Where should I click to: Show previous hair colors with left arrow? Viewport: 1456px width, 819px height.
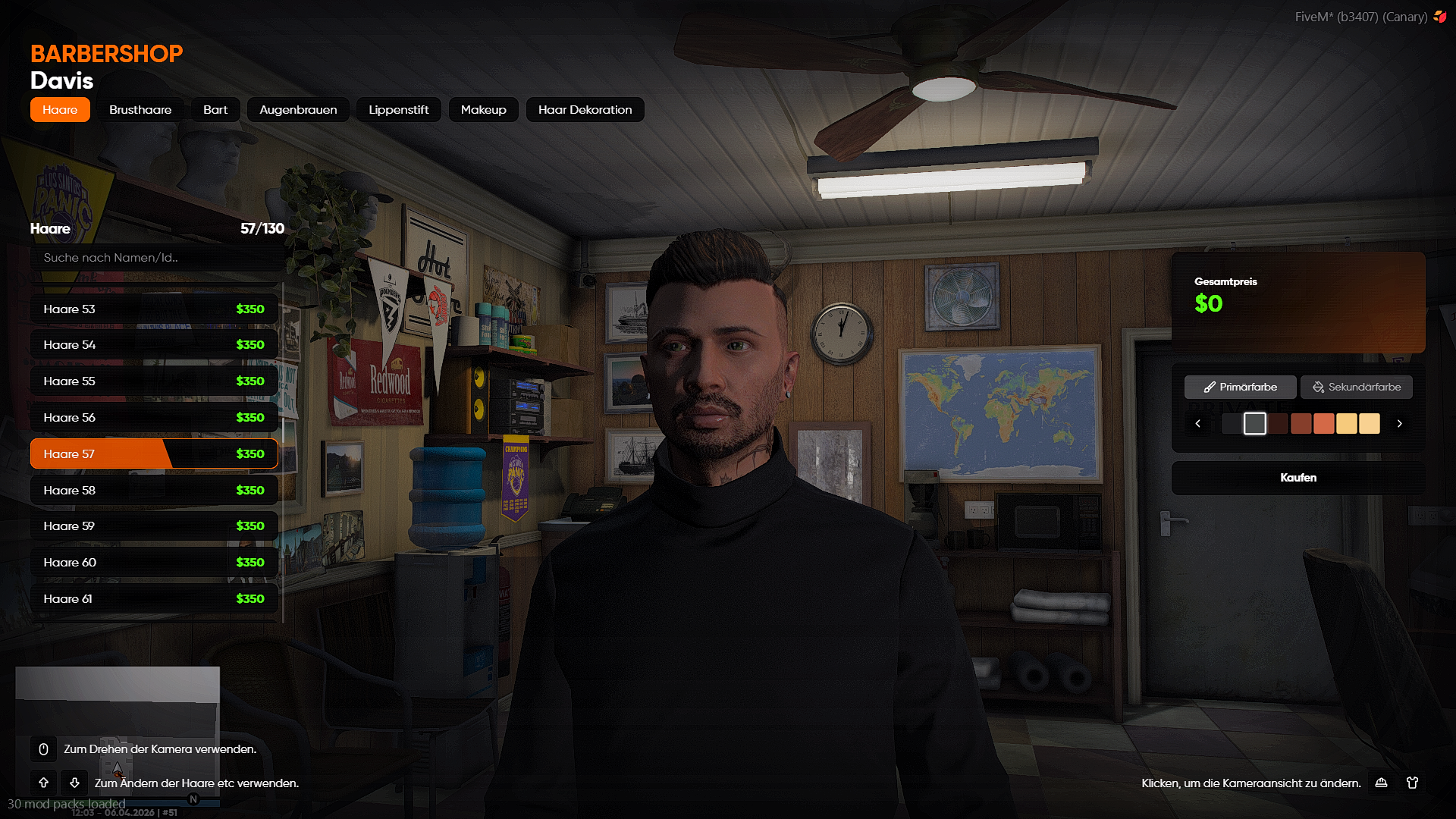pyautogui.click(x=1198, y=424)
